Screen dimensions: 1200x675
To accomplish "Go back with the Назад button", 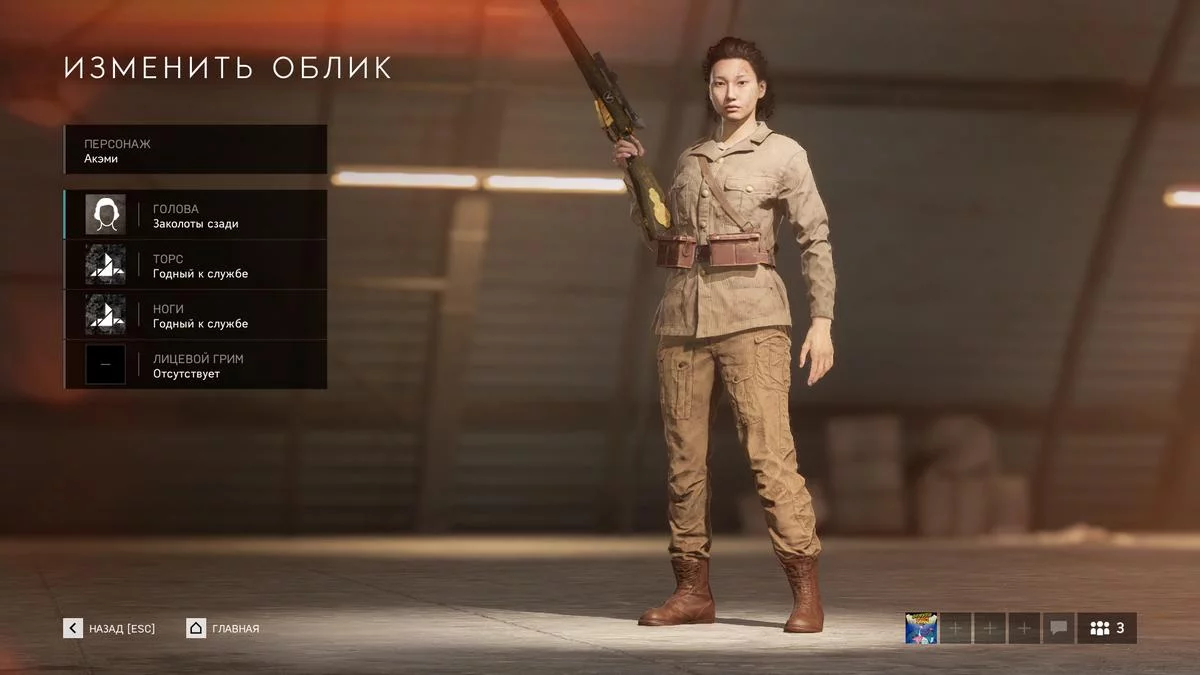I will click(x=110, y=628).
